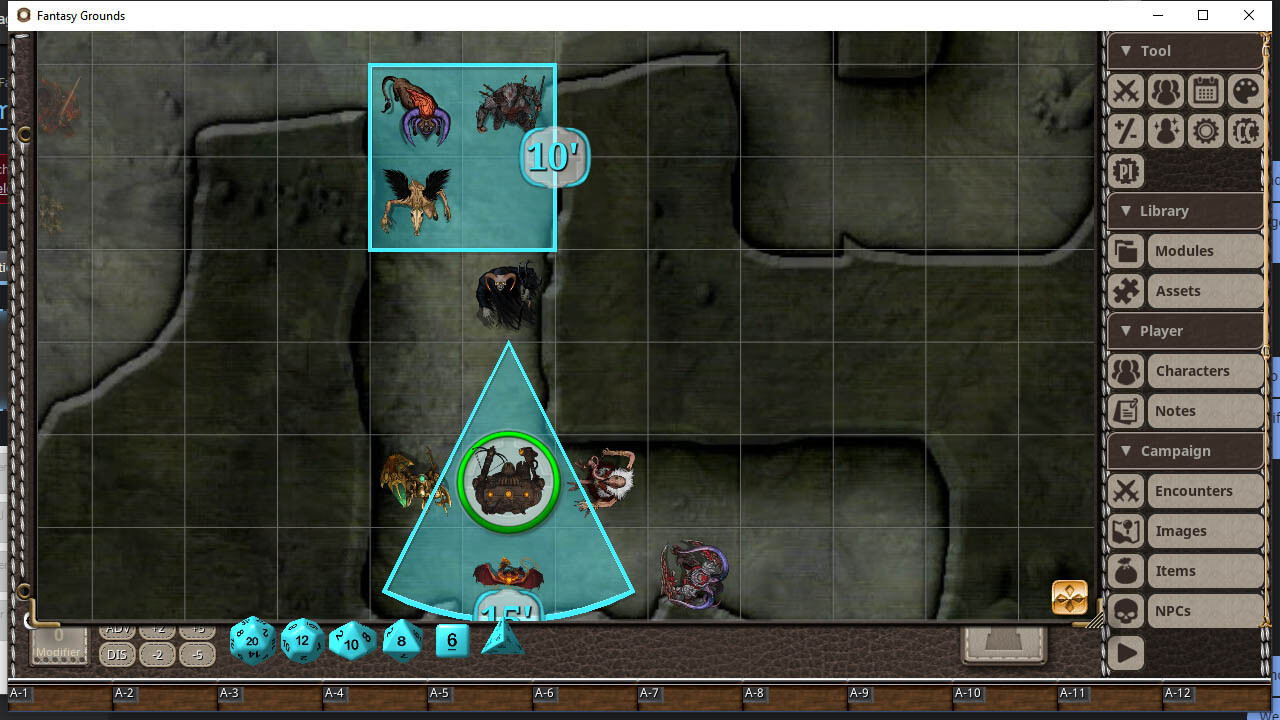Open the Options gear icon
The image size is (1280, 720).
pos(1205,131)
